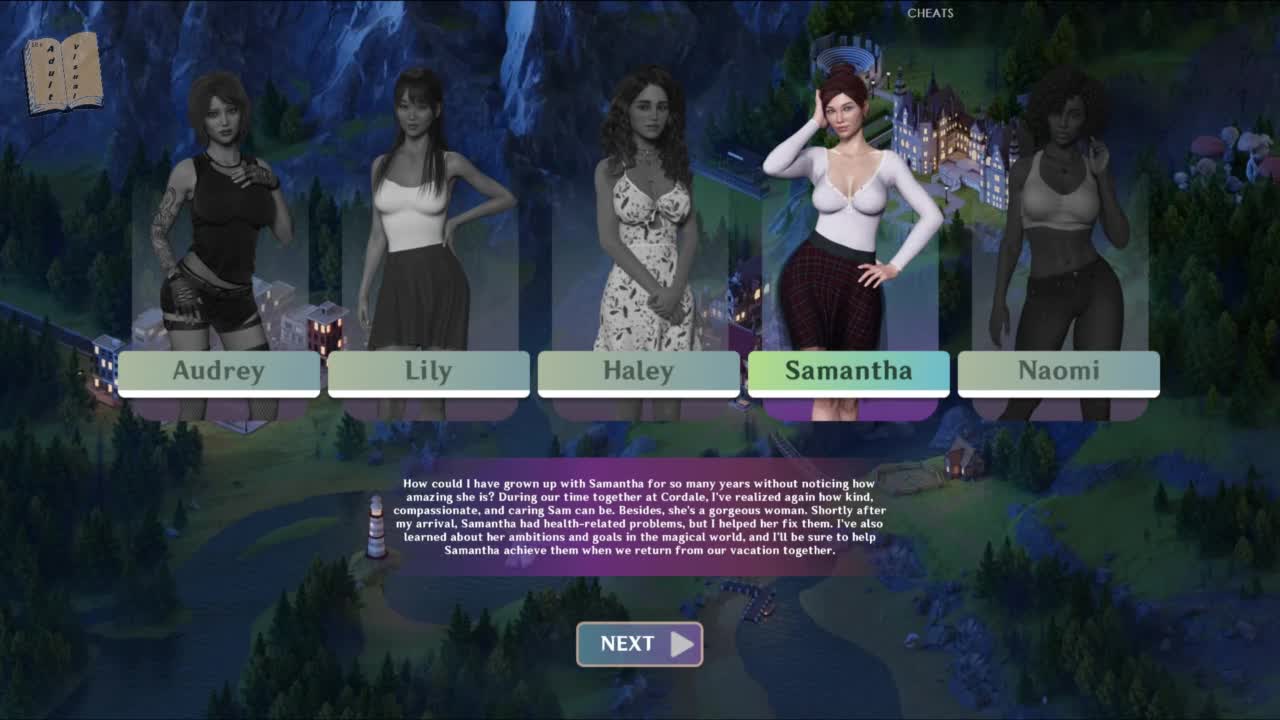Image resolution: width=1280 pixels, height=720 pixels.
Task: Open the book icon journal
Action: coord(63,72)
